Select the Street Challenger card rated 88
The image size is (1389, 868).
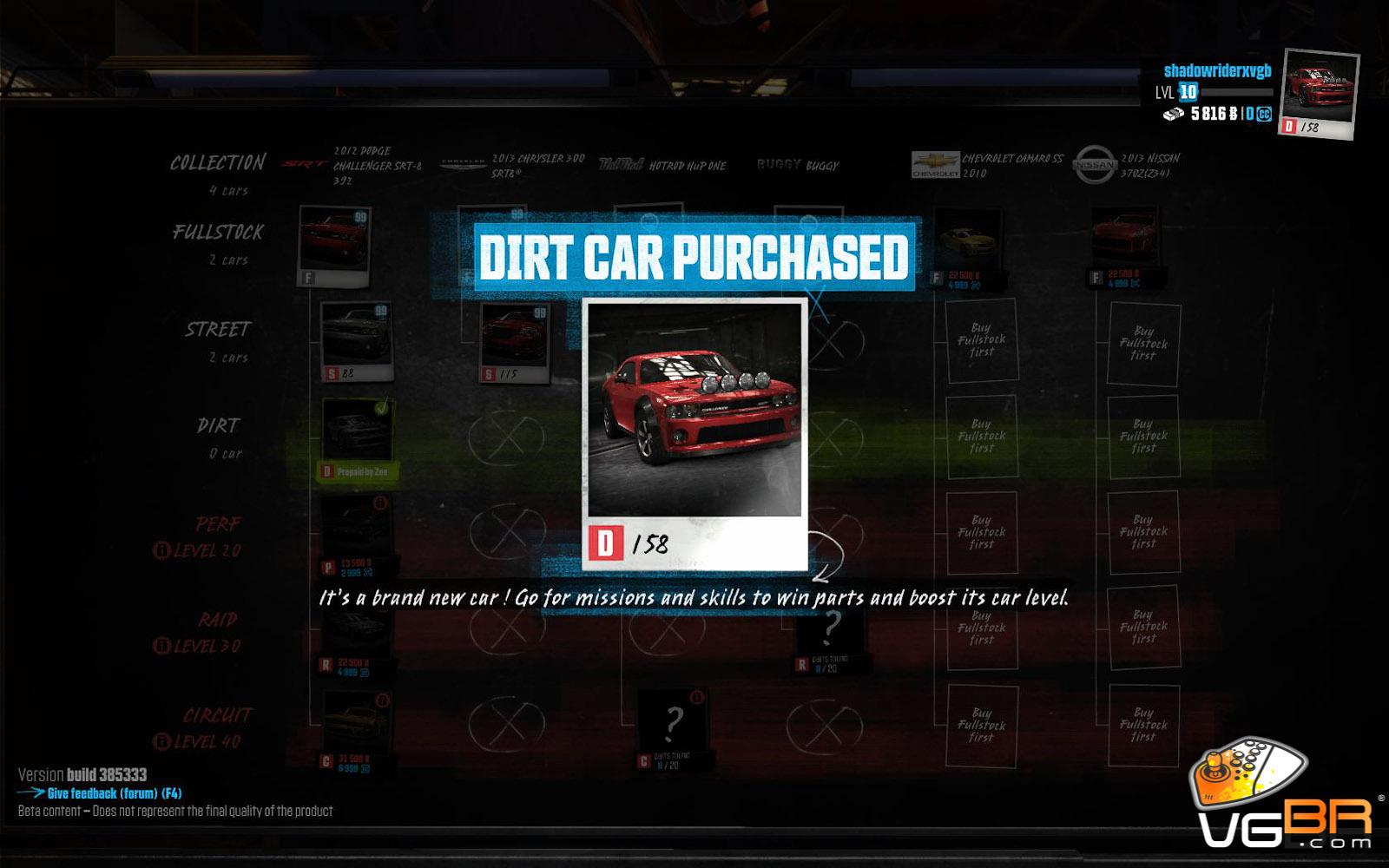(x=357, y=340)
